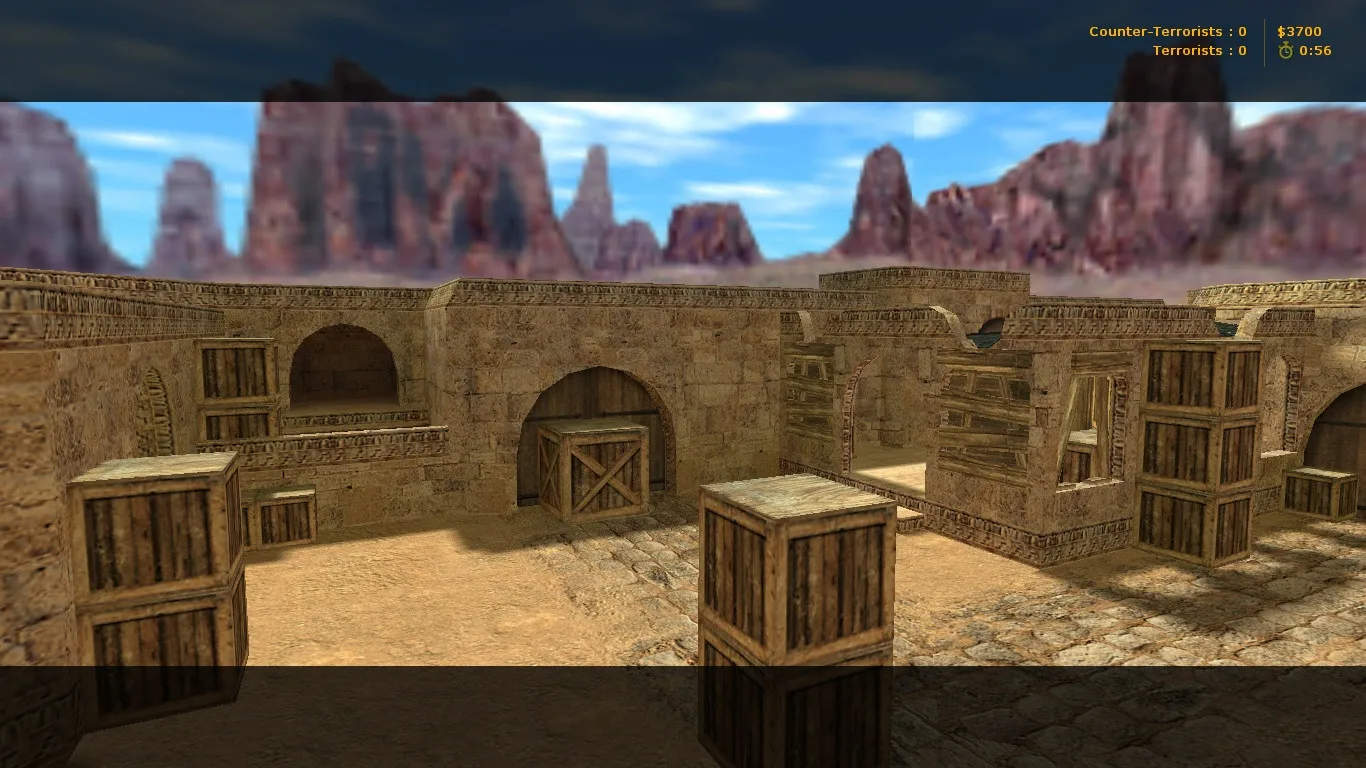Select the zero in the Counter-Terrorists score

click(1241, 31)
